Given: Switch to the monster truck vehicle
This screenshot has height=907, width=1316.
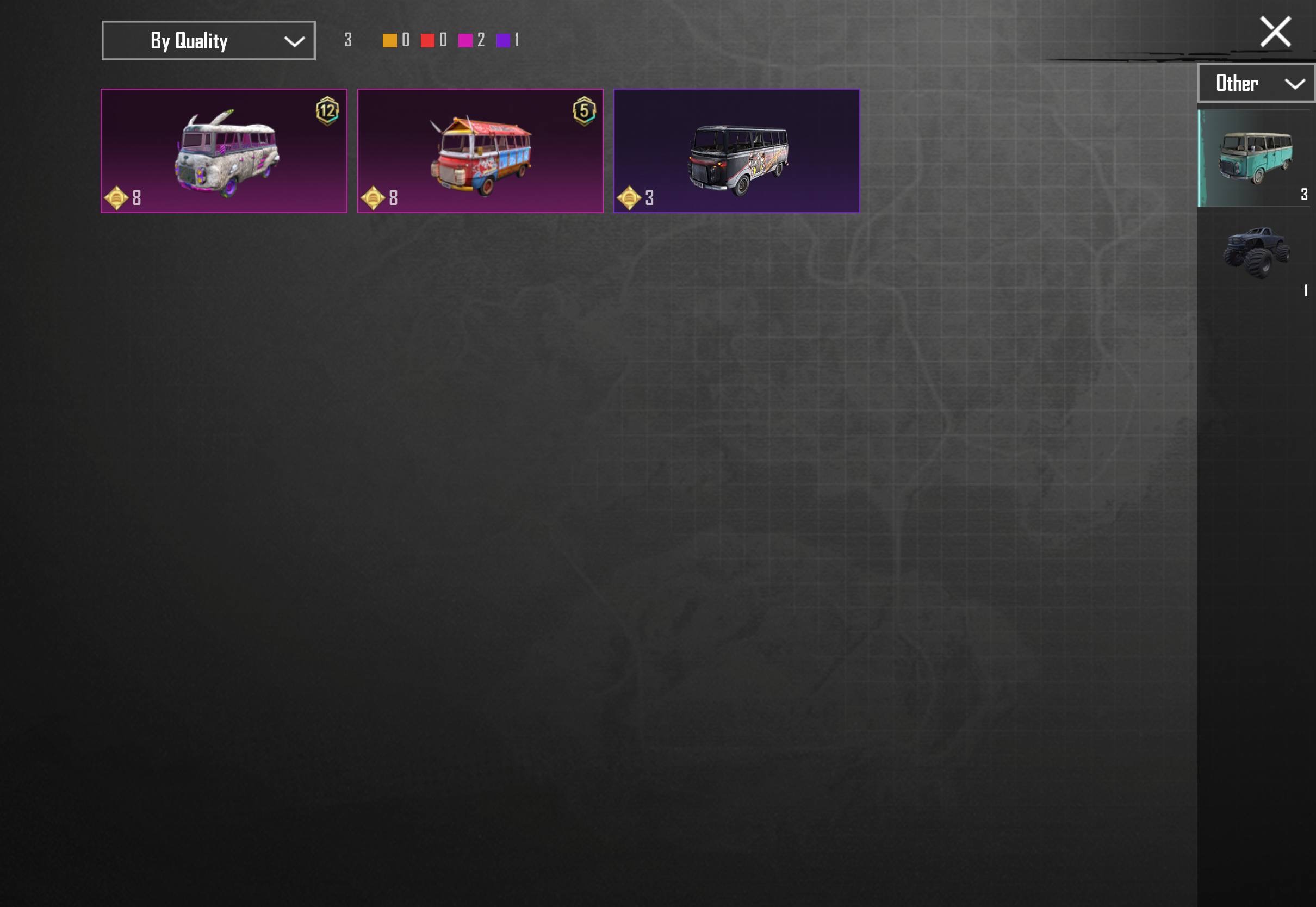Looking at the screenshot, I should (1256, 253).
